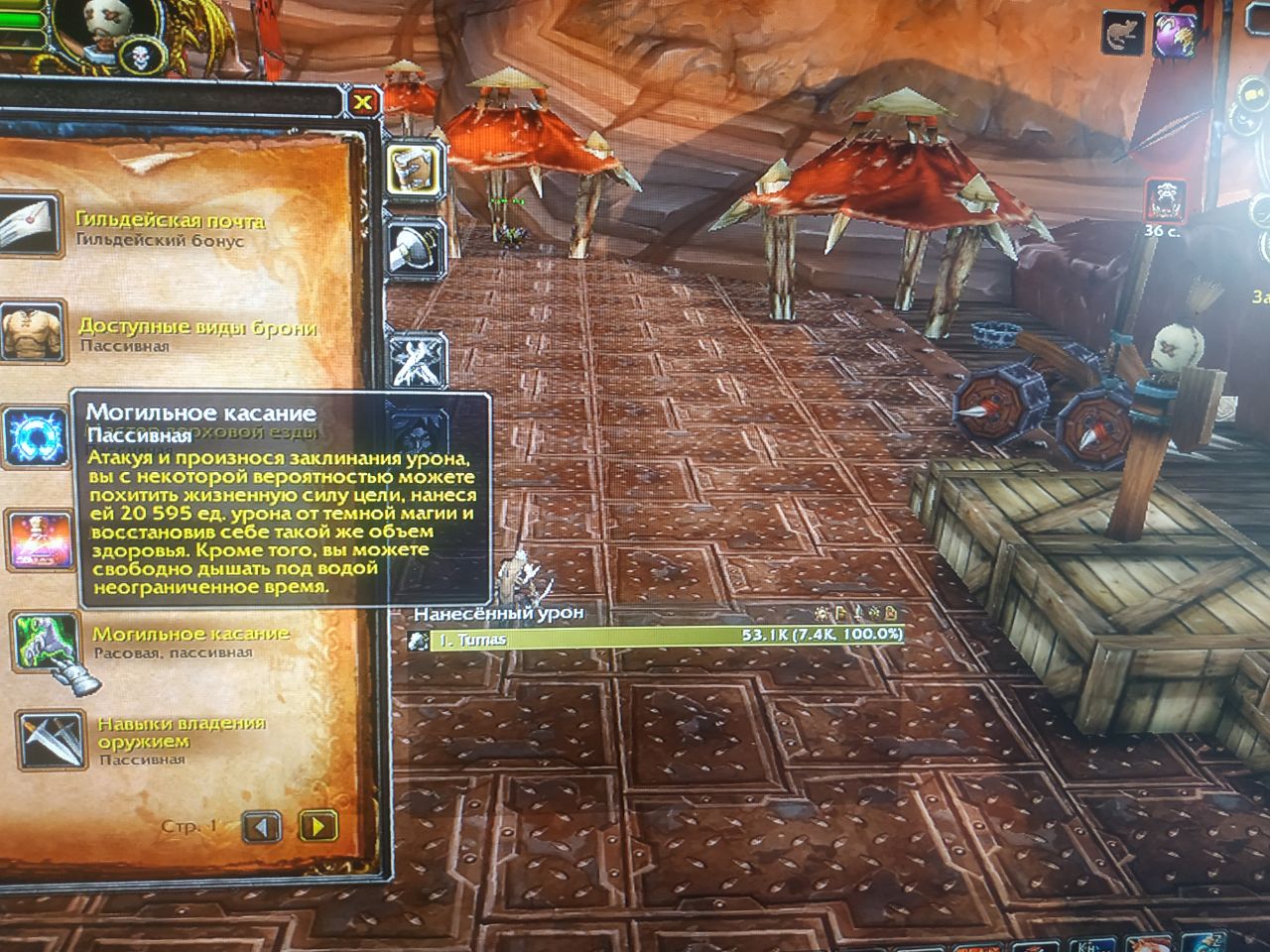Choose the Навыки владения оружием crossed-swords icon
Viewport: 1270px width, 952px height.
(x=48, y=739)
